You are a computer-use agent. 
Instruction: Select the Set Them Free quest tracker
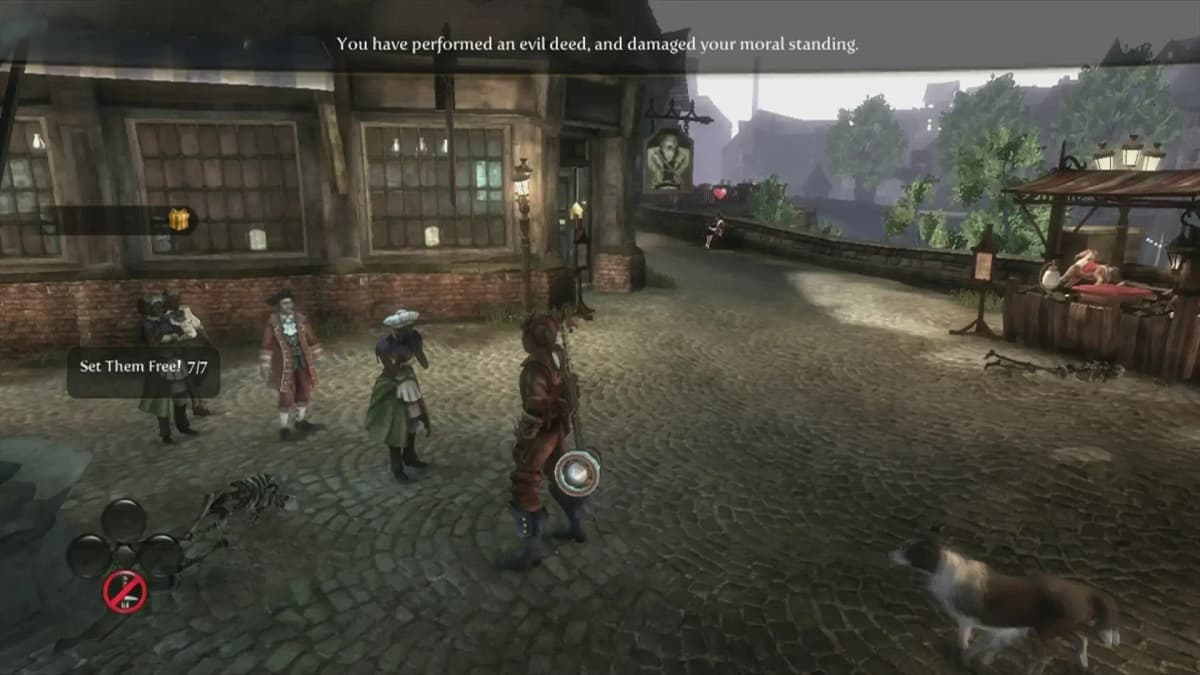tap(142, 366)
